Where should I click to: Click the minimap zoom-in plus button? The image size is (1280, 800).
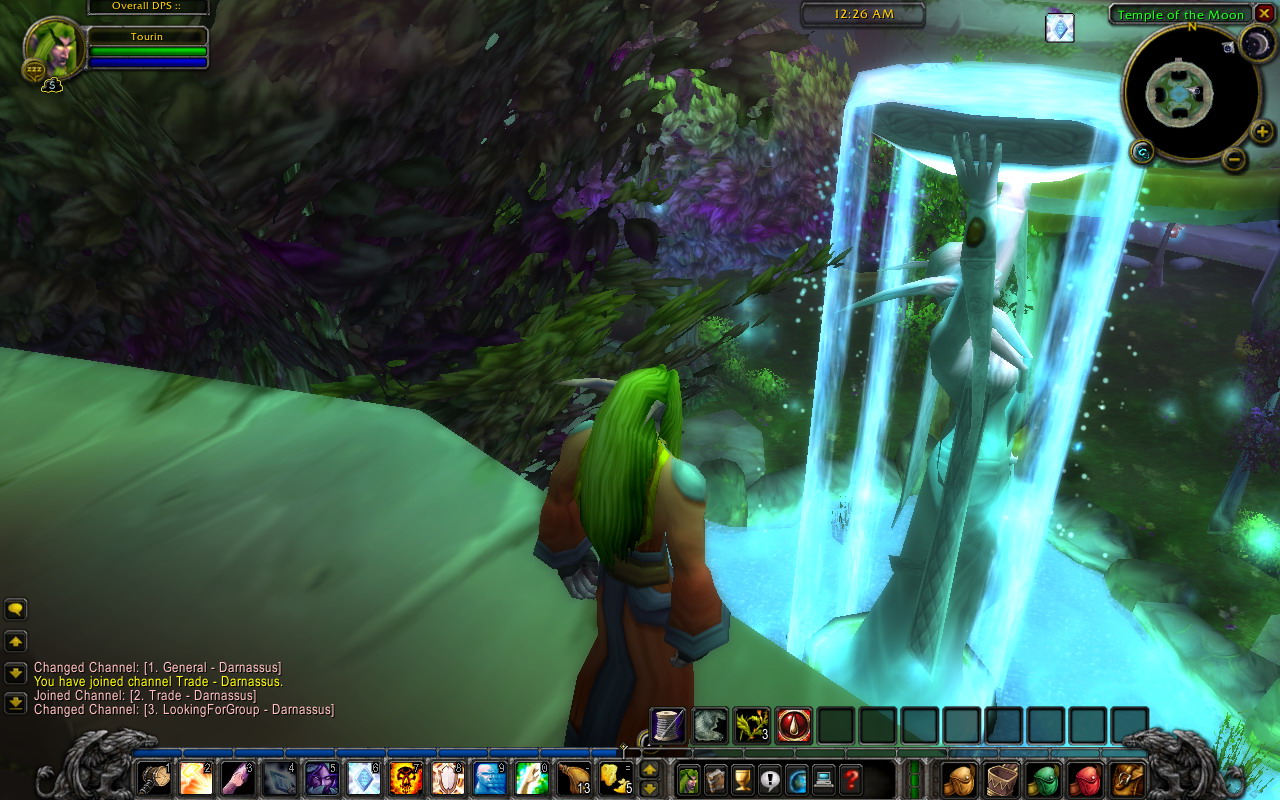1262,131
